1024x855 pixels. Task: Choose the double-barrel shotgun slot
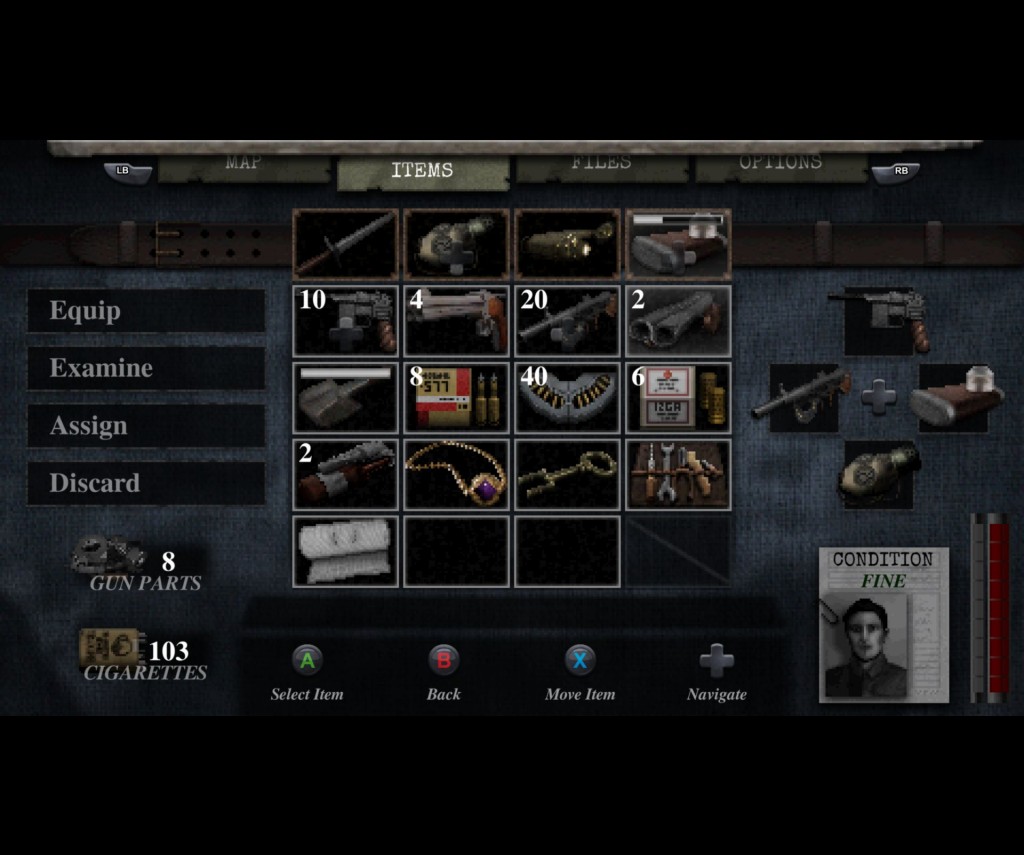(x=678, y=321)
